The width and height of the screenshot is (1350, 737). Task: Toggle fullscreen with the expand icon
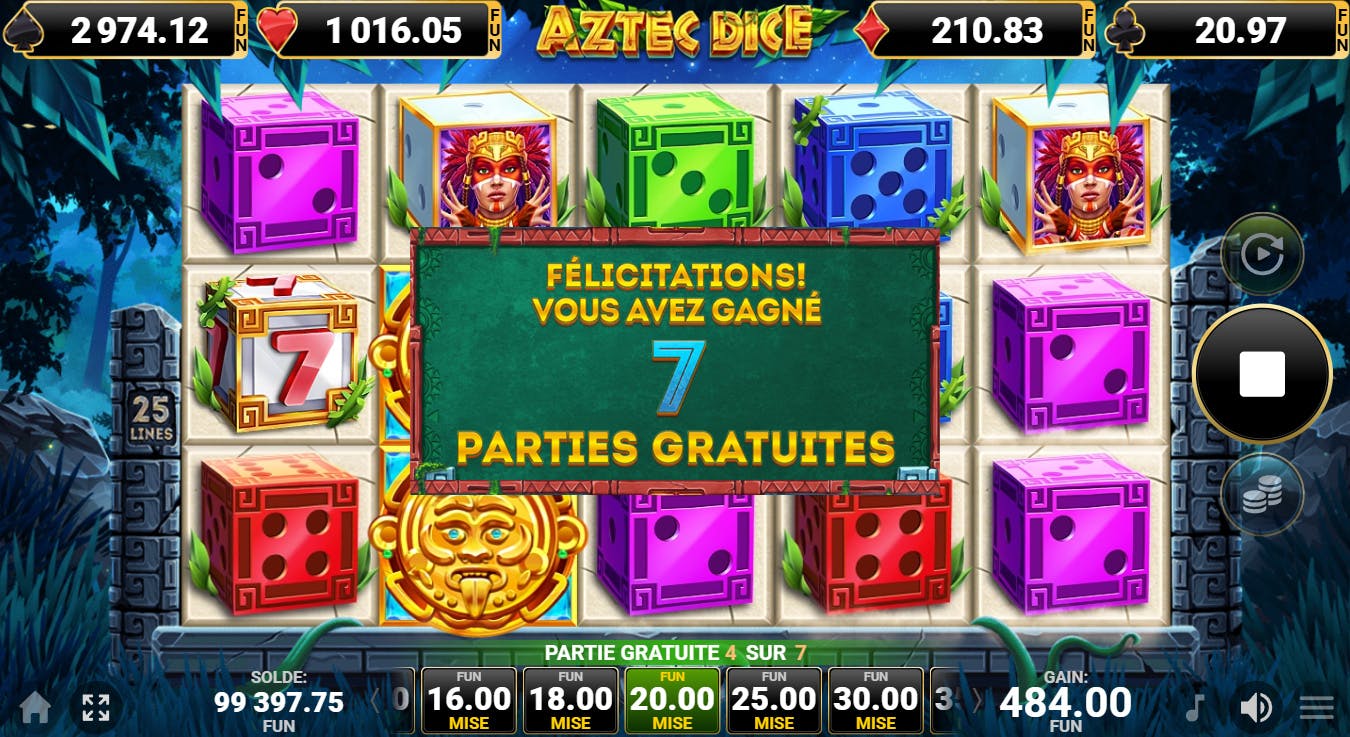[96, 707]
